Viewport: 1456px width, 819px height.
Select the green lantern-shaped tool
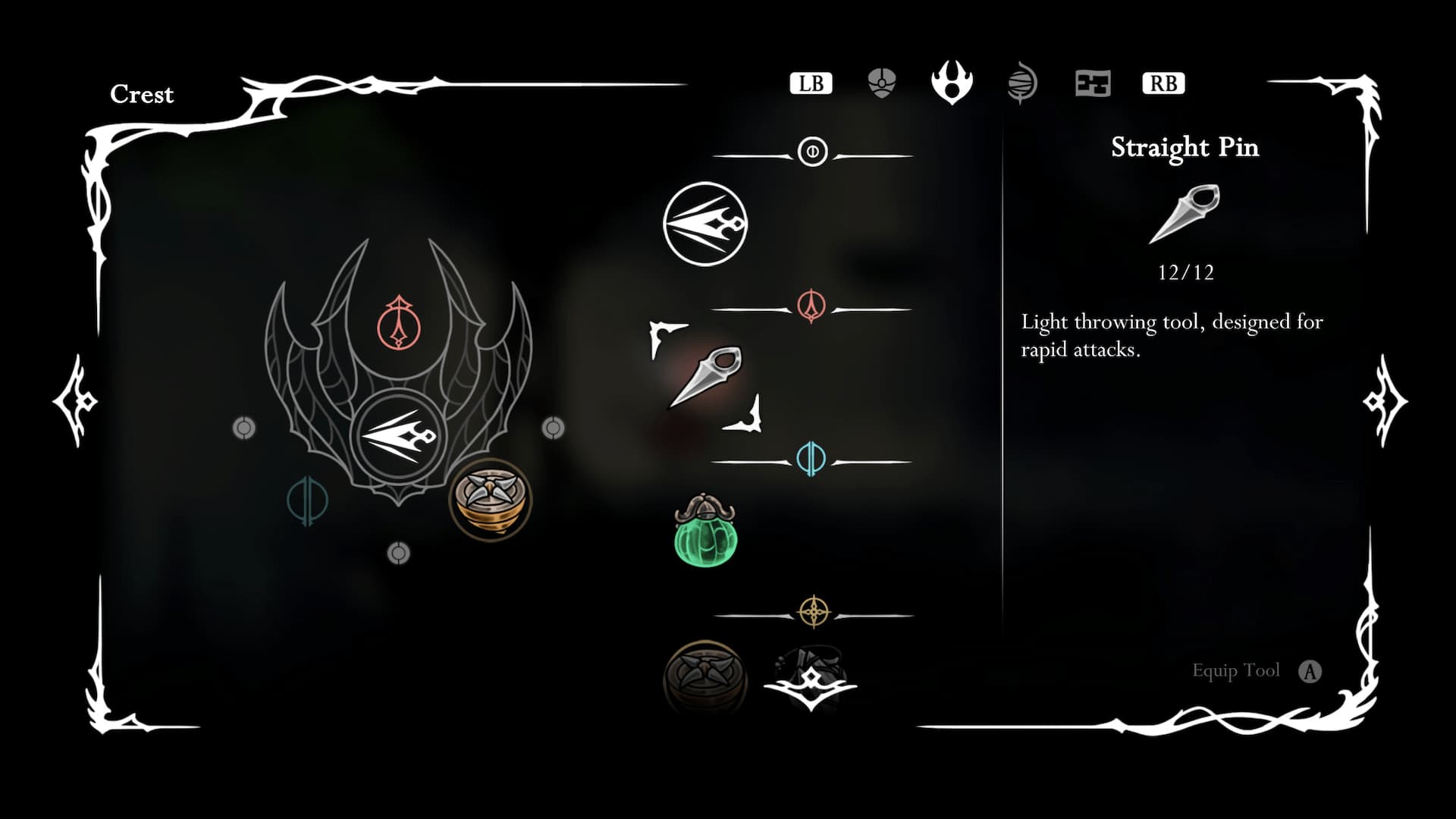pyautogui.click(x=705, y=531)
